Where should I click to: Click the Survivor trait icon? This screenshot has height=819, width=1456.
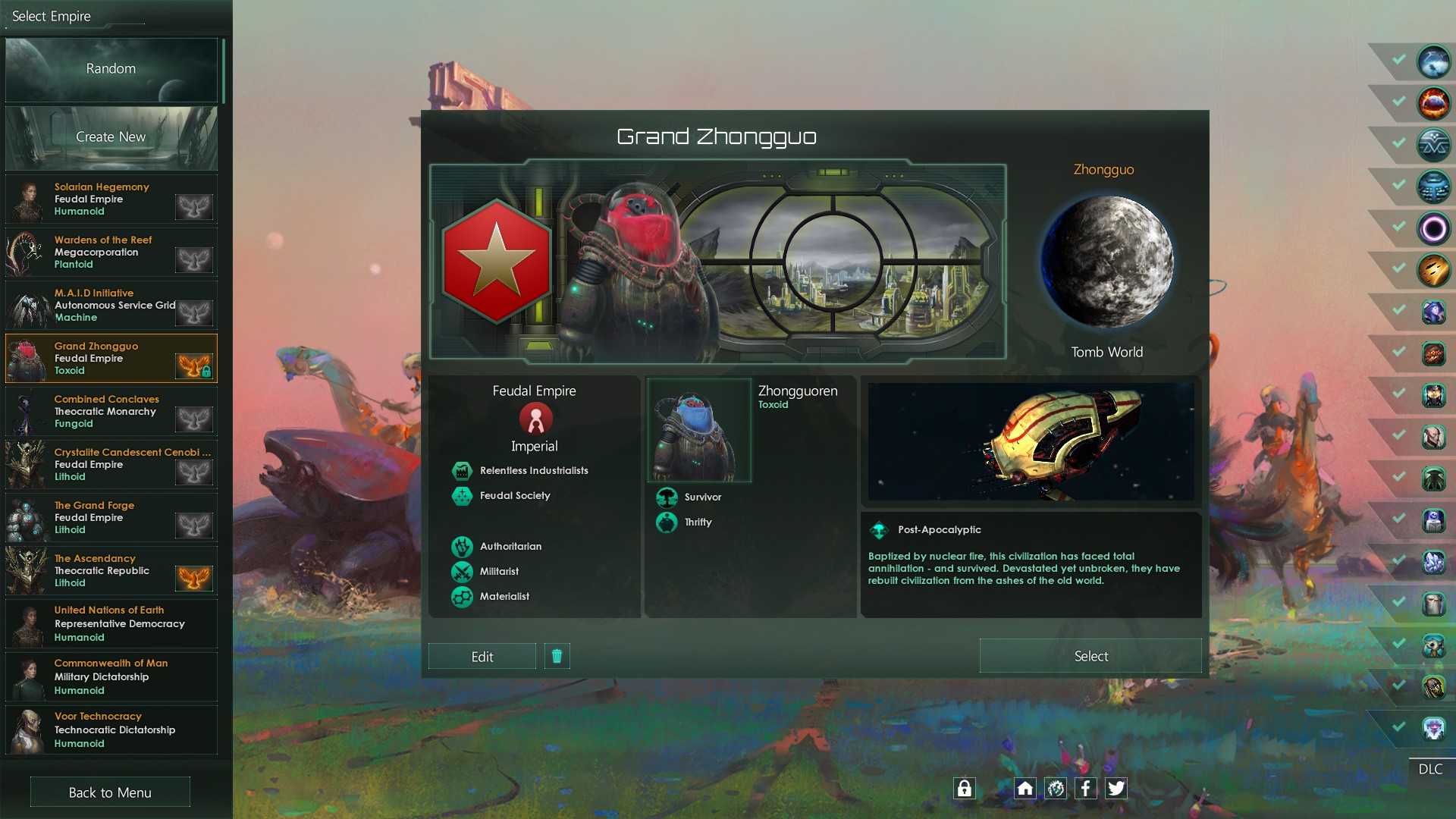(x=667, y=497)
